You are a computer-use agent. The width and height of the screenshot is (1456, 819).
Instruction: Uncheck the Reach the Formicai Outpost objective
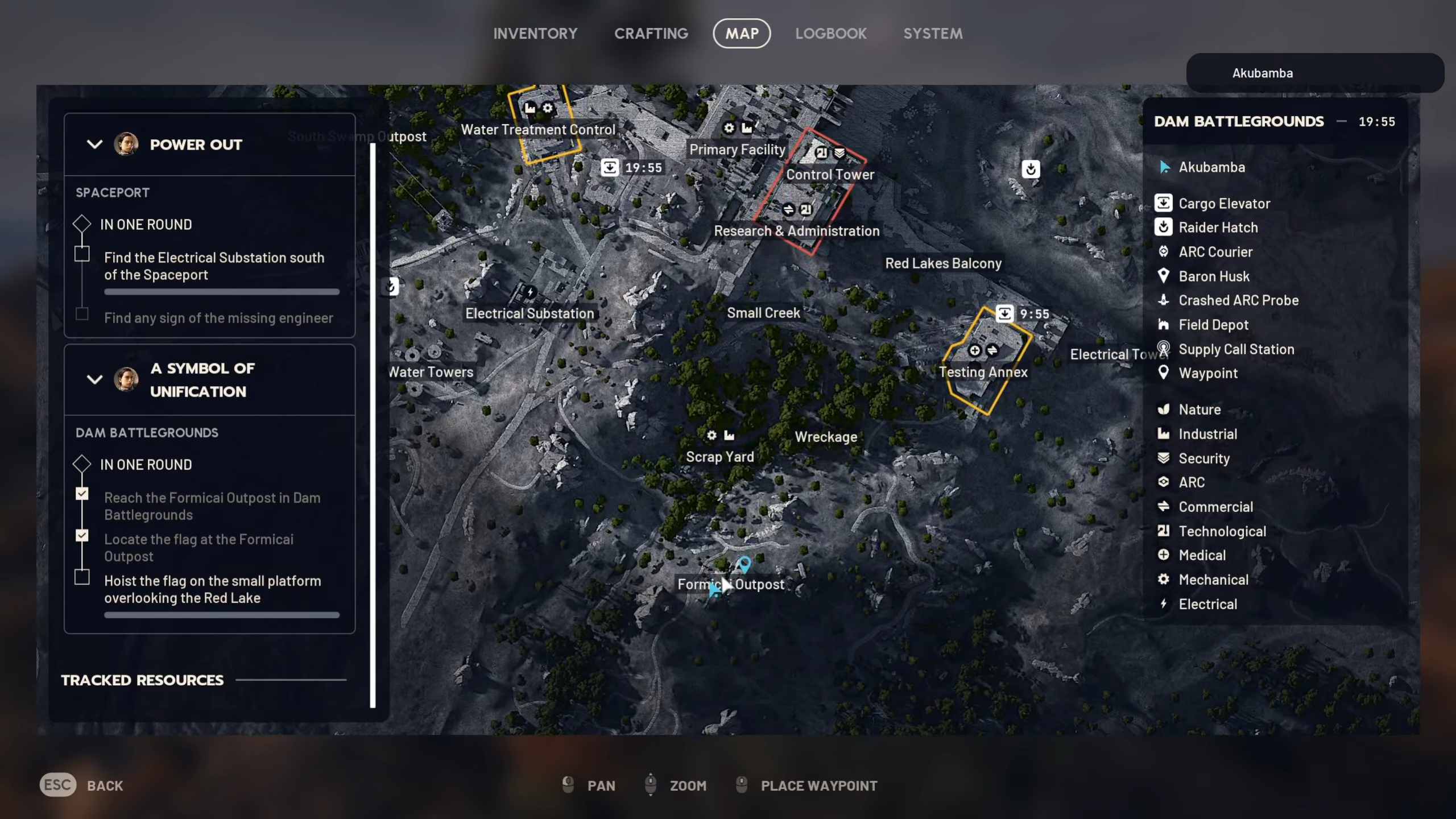click(82, 494)
